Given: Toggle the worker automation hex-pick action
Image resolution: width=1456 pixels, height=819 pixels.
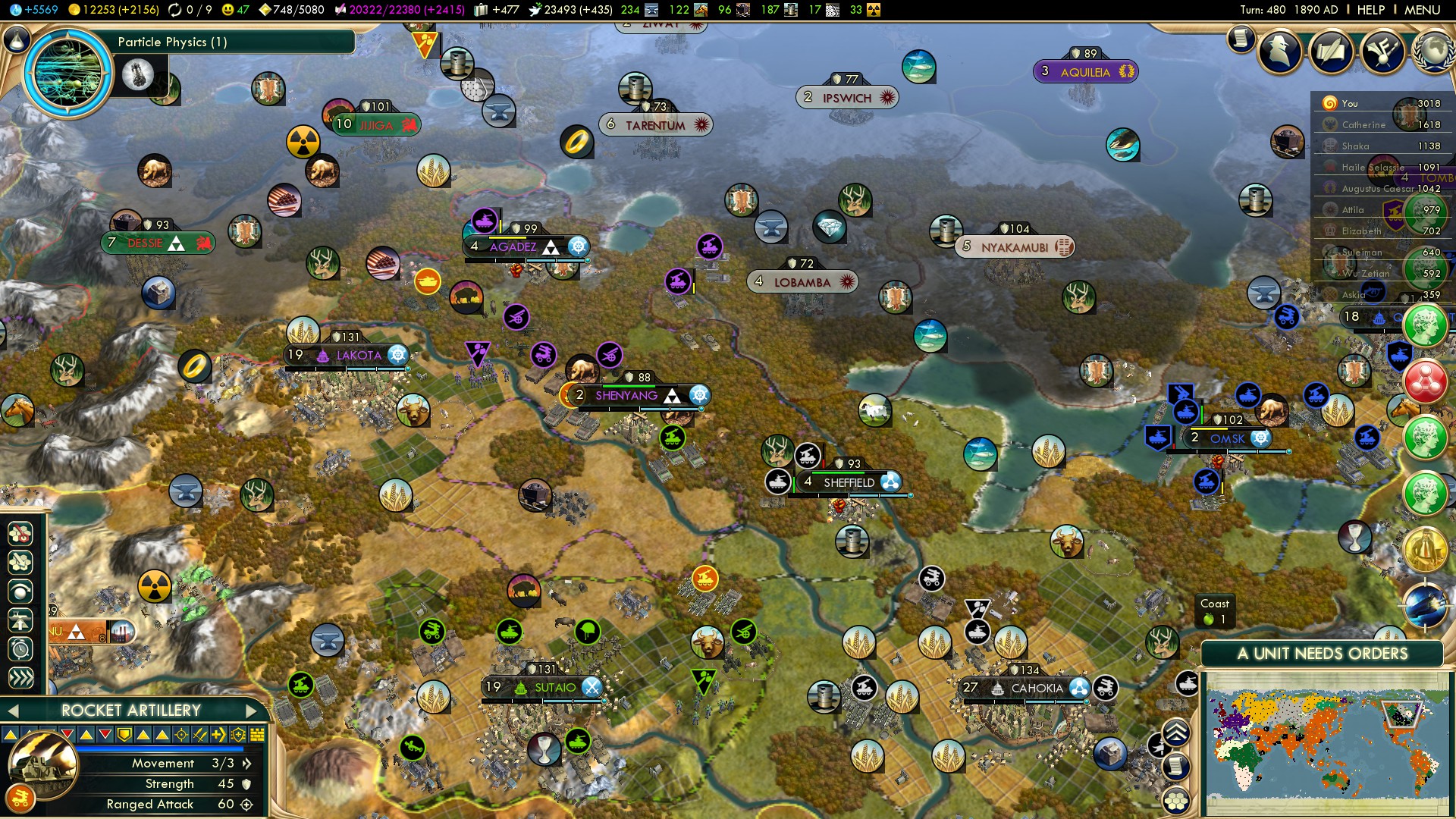Looking at the screenshot, I should point(20,533).
